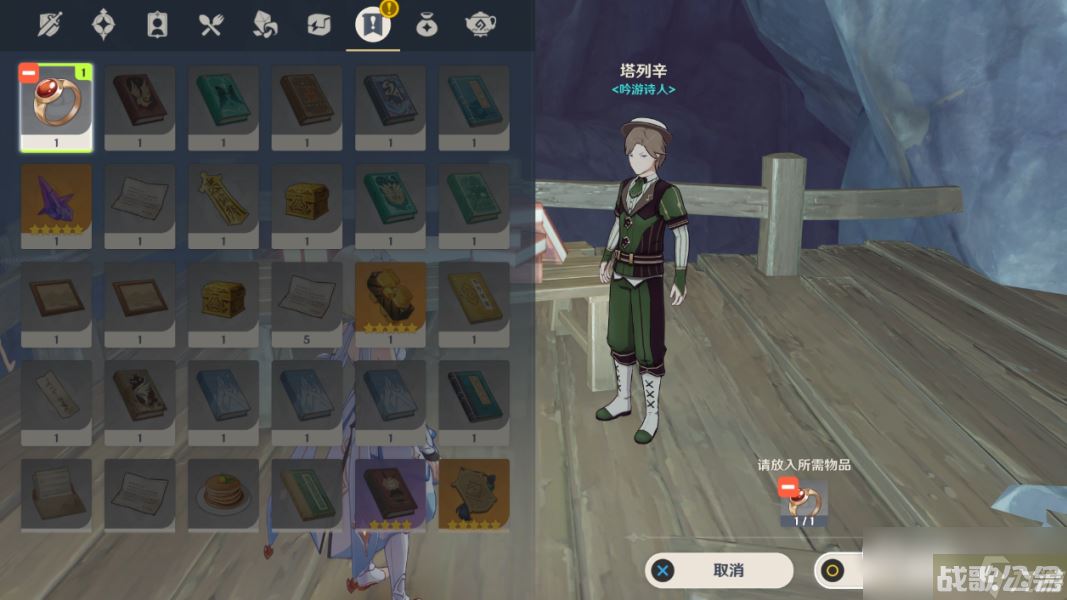Click the 取消 cancel button

click(x=720, y=570)
